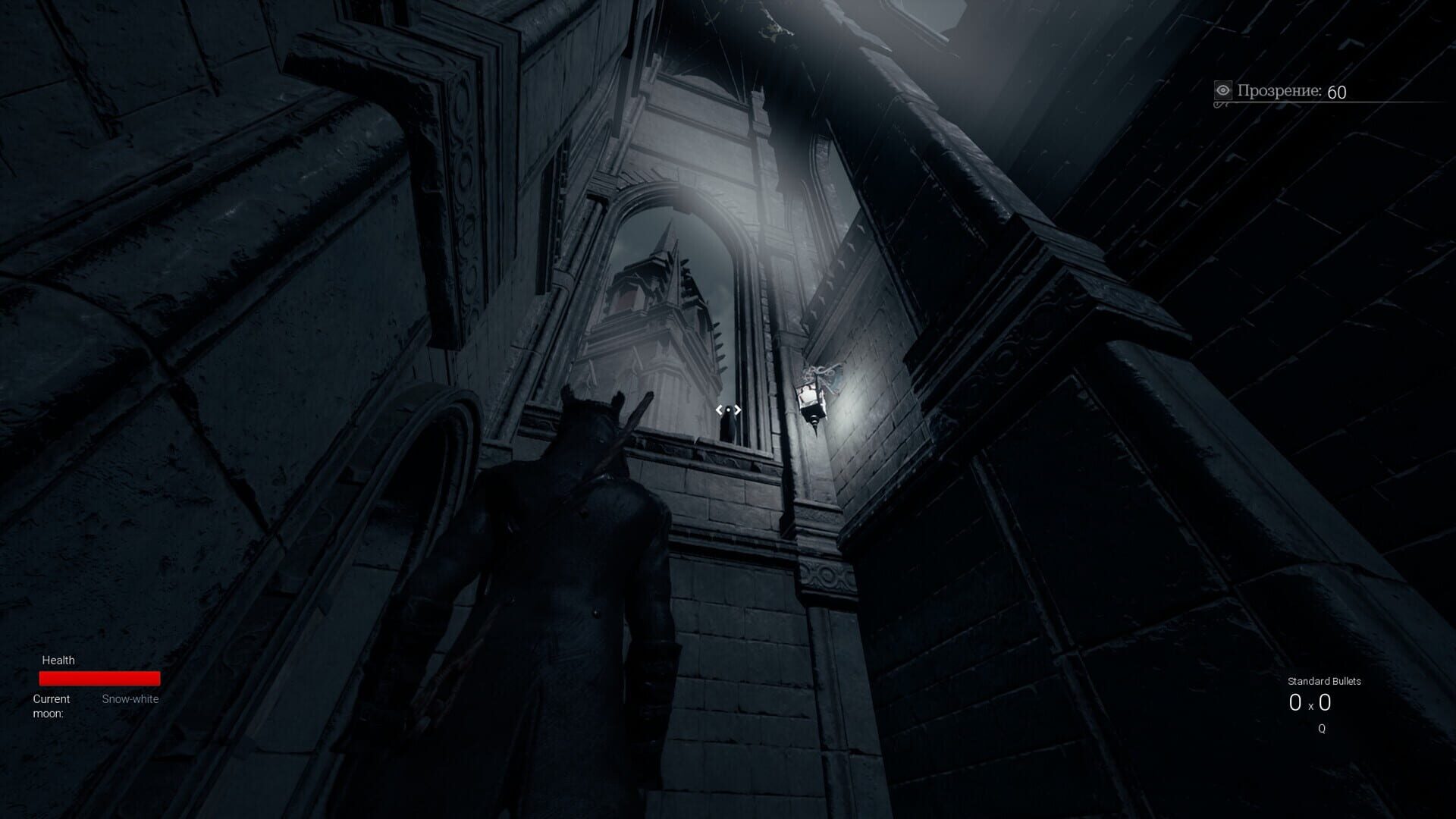Click the Health text label
1456x819 pixels.
click(x=59, y=661)
